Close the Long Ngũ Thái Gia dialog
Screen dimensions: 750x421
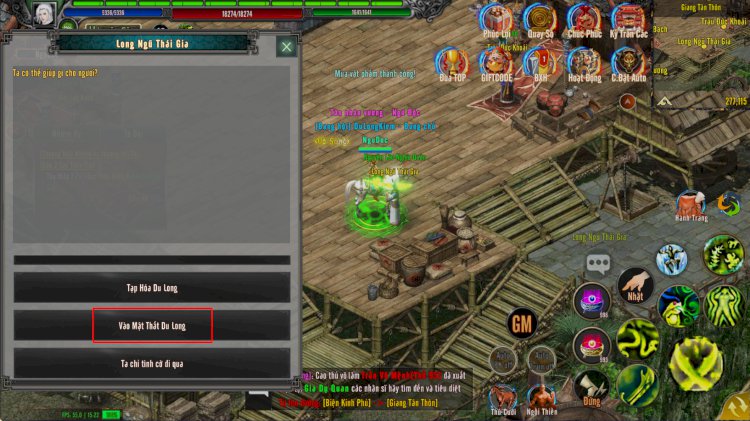click(x=287, y=46)
